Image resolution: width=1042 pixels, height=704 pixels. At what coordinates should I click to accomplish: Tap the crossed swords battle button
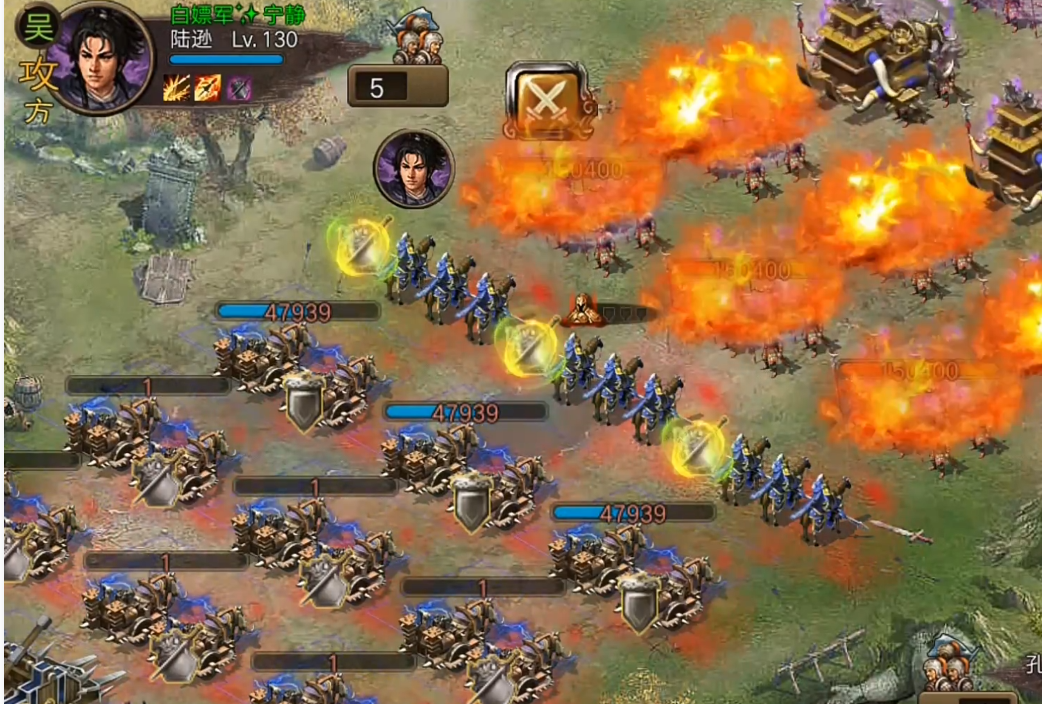point(546,100)
